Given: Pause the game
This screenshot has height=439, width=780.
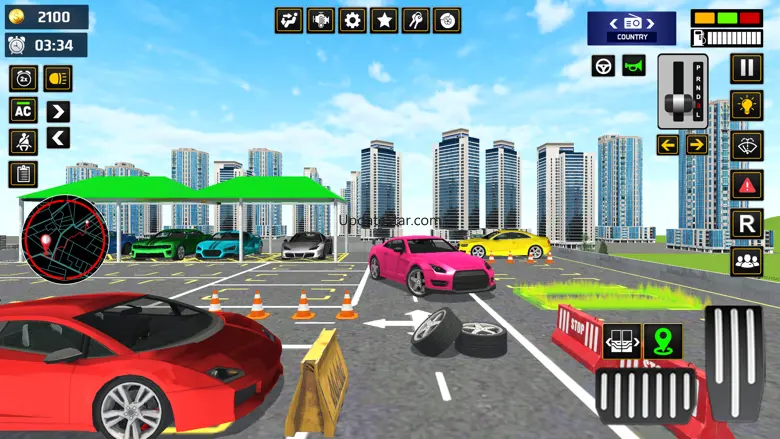Looking at the screenshot, I should (746, 68).
